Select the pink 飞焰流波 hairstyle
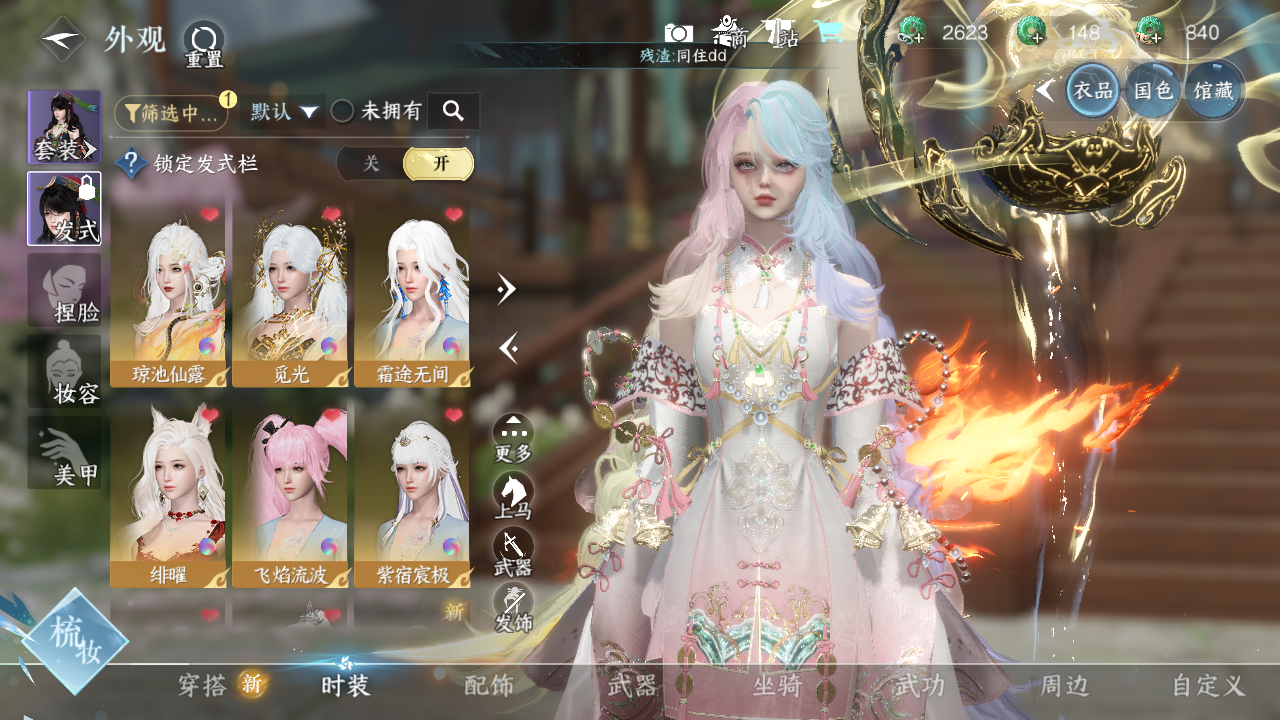Viewport: 1280px width, 720px height. [x=290, y=494]
